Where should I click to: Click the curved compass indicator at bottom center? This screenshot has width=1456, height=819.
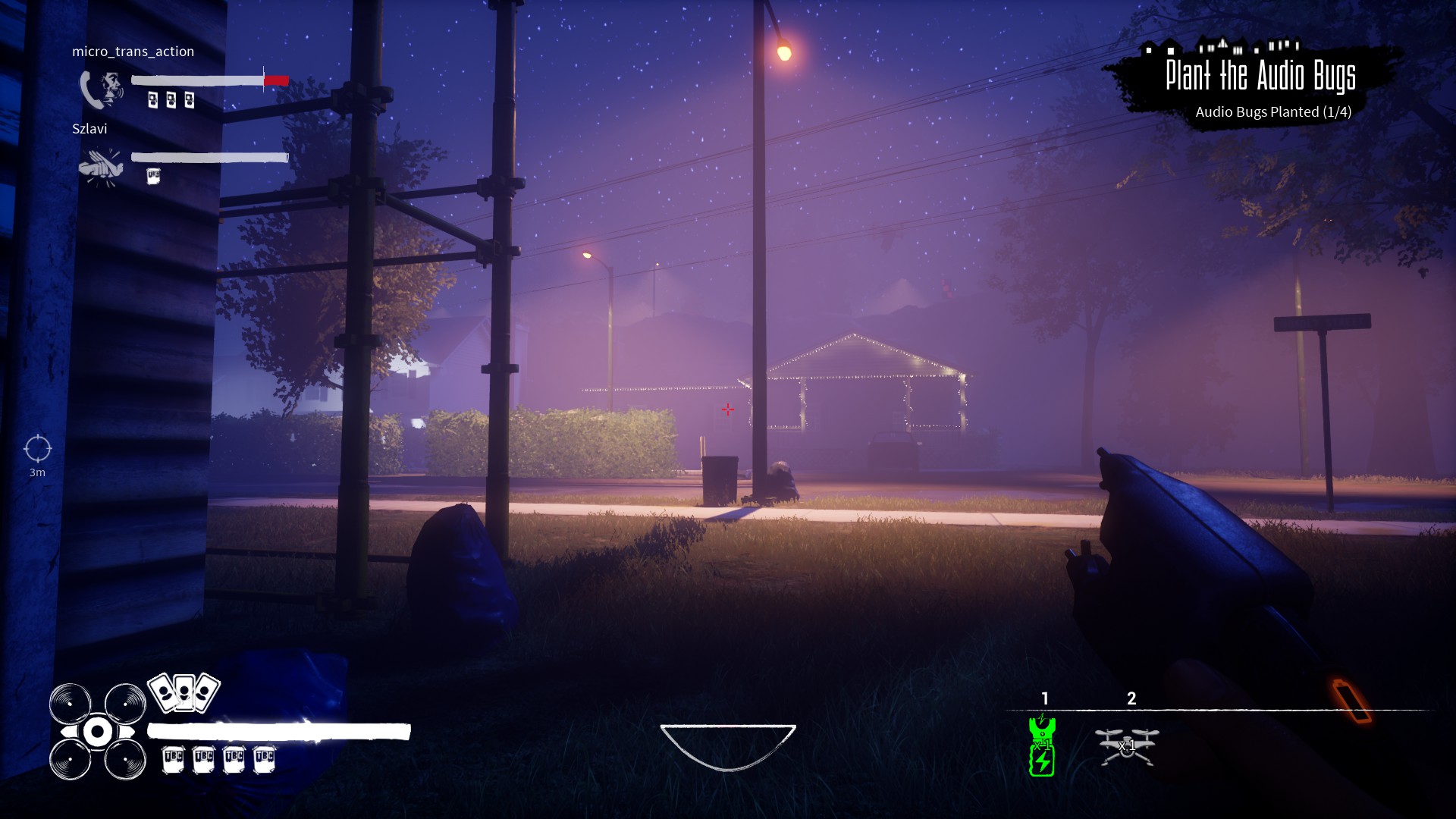coord(727,746)
